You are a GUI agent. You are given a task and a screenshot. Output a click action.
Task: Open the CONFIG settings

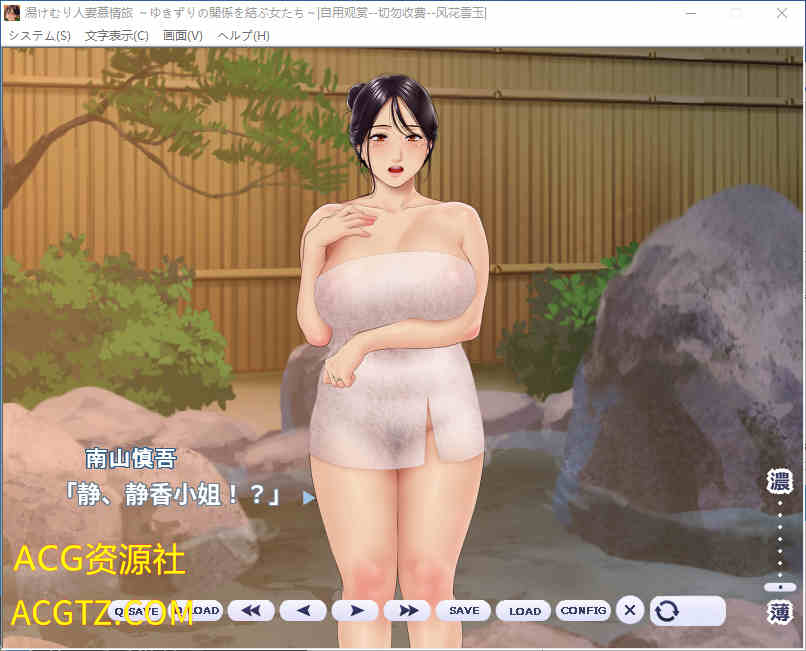click(x=583, y=610)
